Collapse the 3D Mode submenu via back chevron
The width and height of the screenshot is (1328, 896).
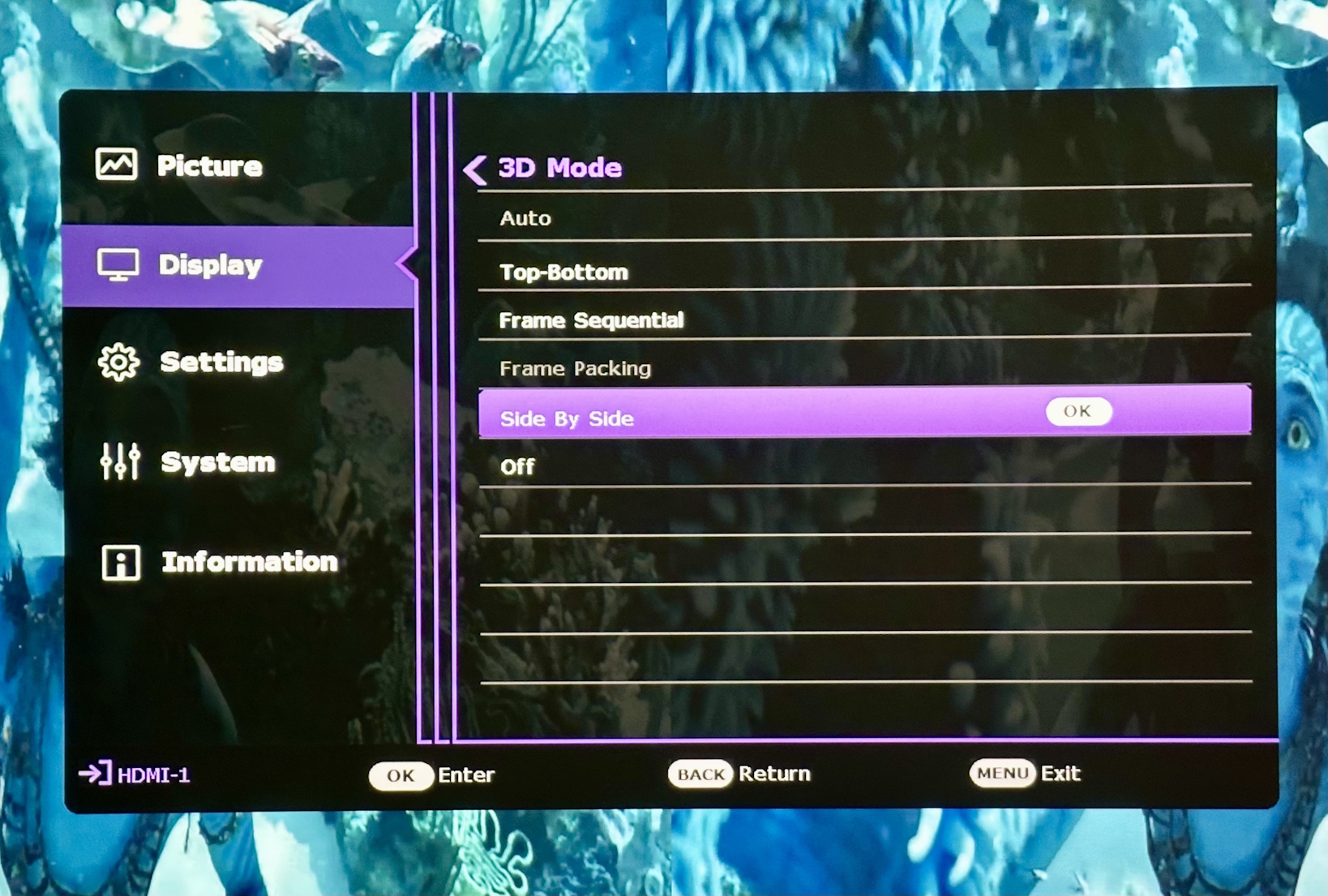477,168
